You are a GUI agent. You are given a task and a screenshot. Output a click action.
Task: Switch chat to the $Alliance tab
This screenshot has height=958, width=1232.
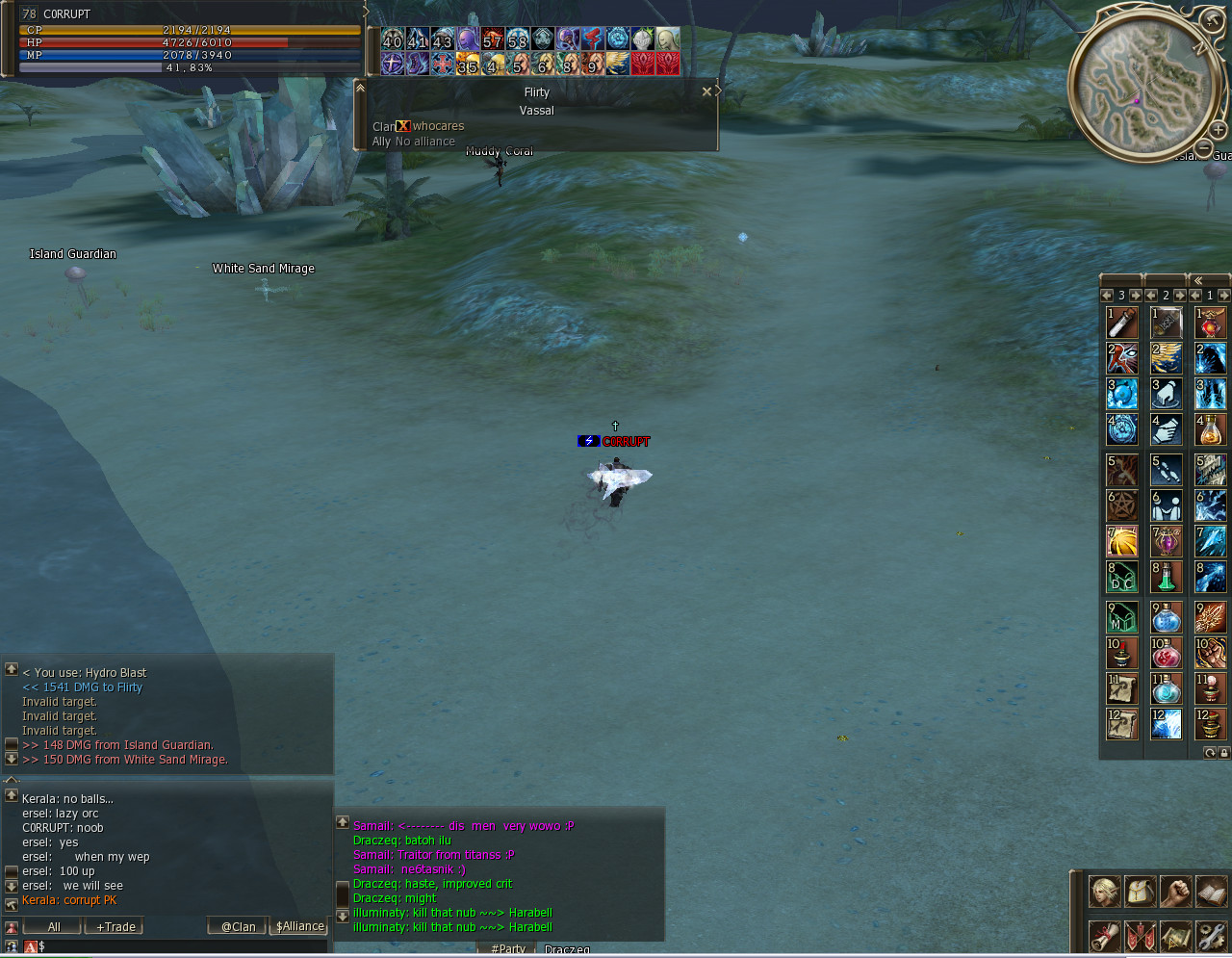299,926
